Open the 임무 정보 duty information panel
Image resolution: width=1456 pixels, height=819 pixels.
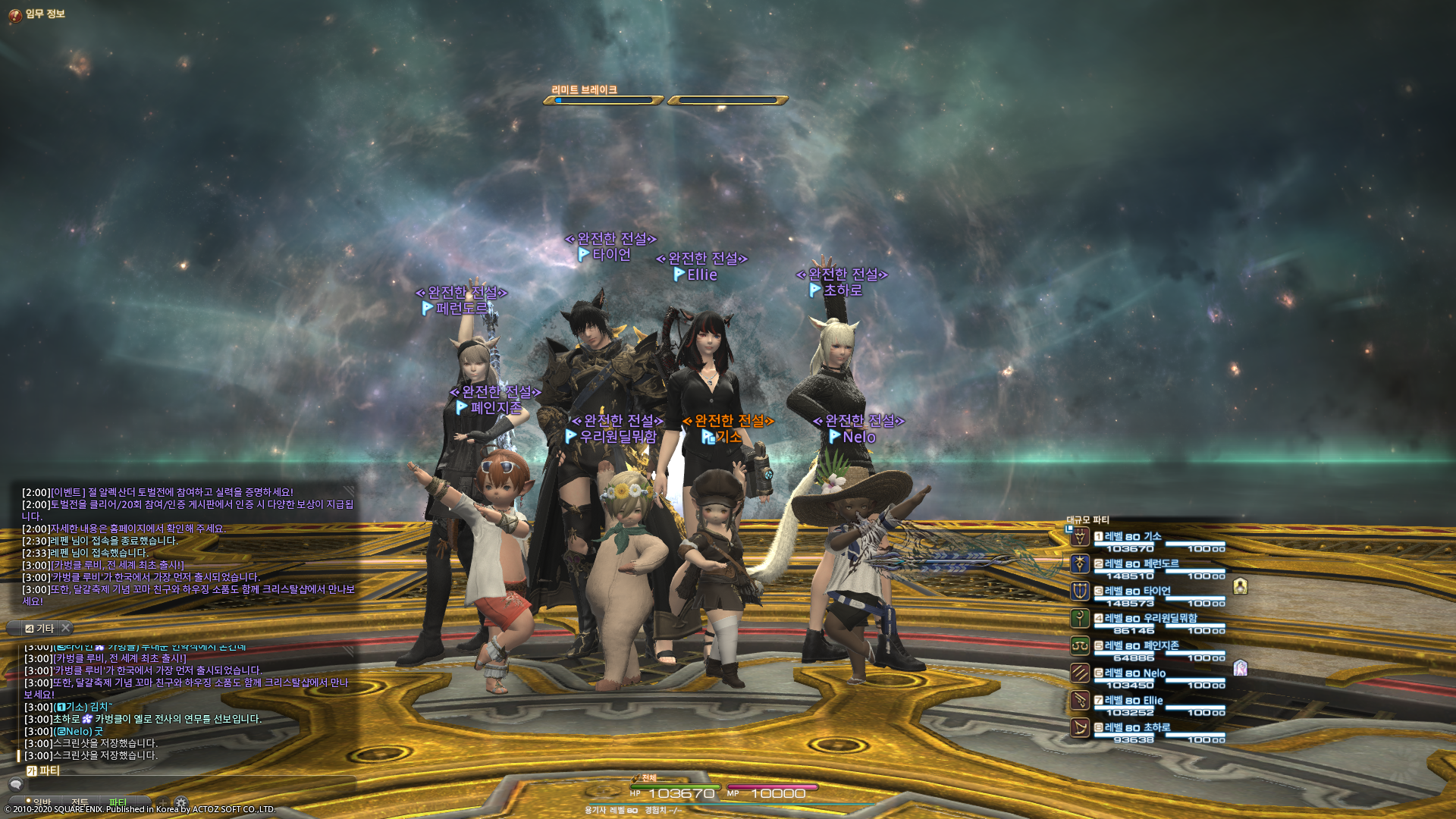click(x=36, y=14)
